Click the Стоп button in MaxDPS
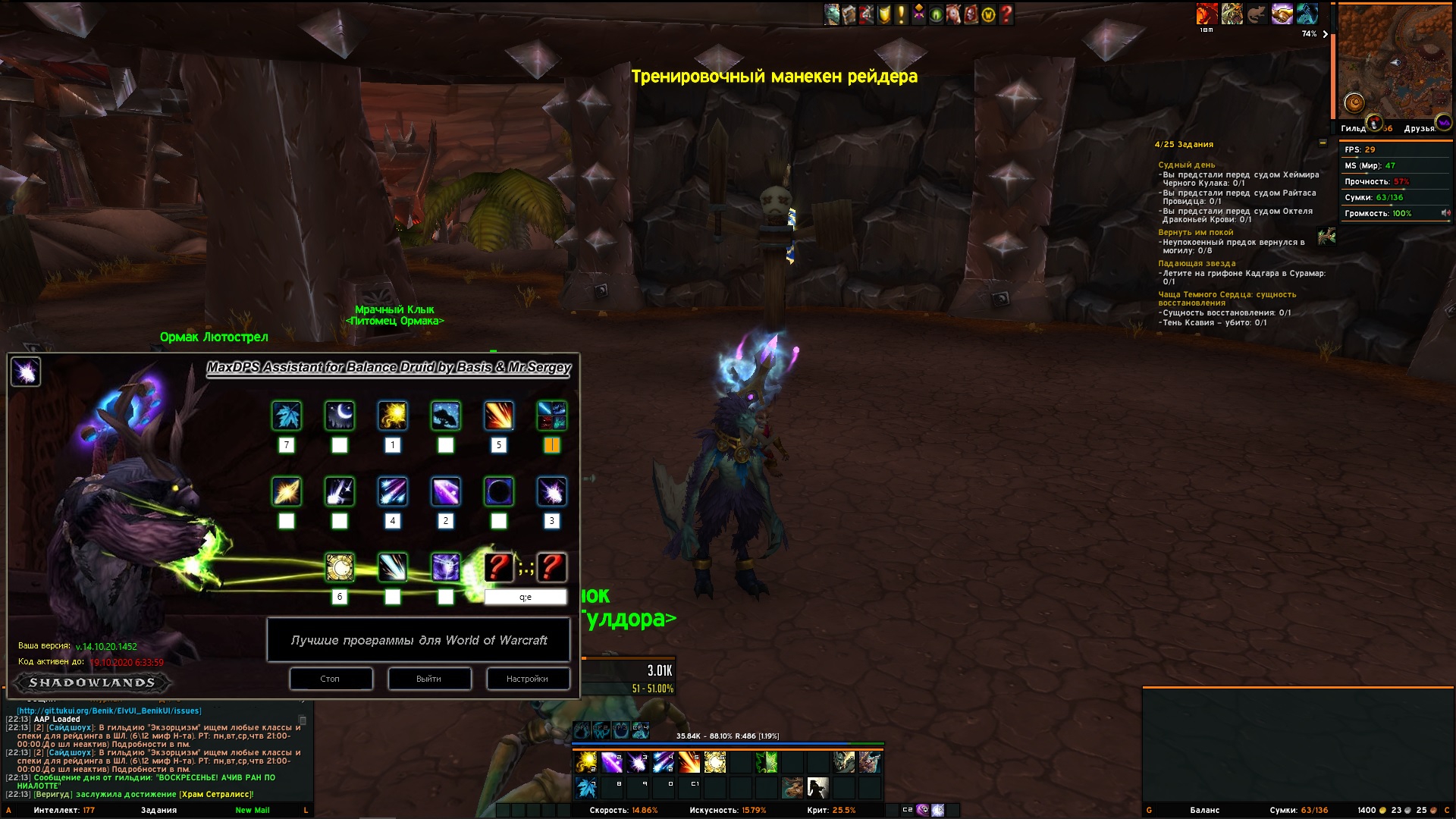The height and width of the screenshot is (819, 1456). 331,679
